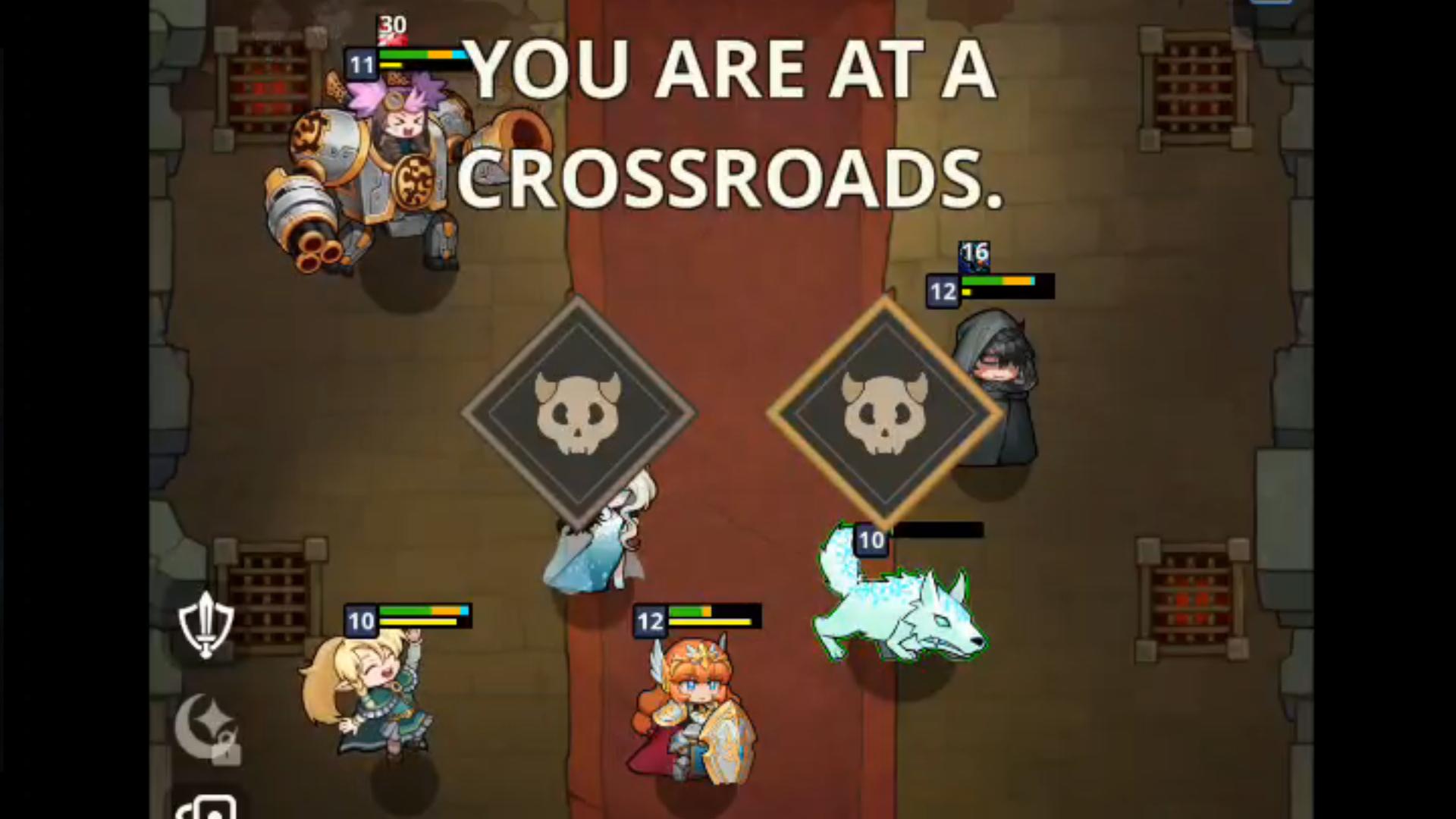This screenshot has width=1456, height=819.
Task: Click the skull in the gold-highlighted diamond
Action: click(x=886, y=413)
